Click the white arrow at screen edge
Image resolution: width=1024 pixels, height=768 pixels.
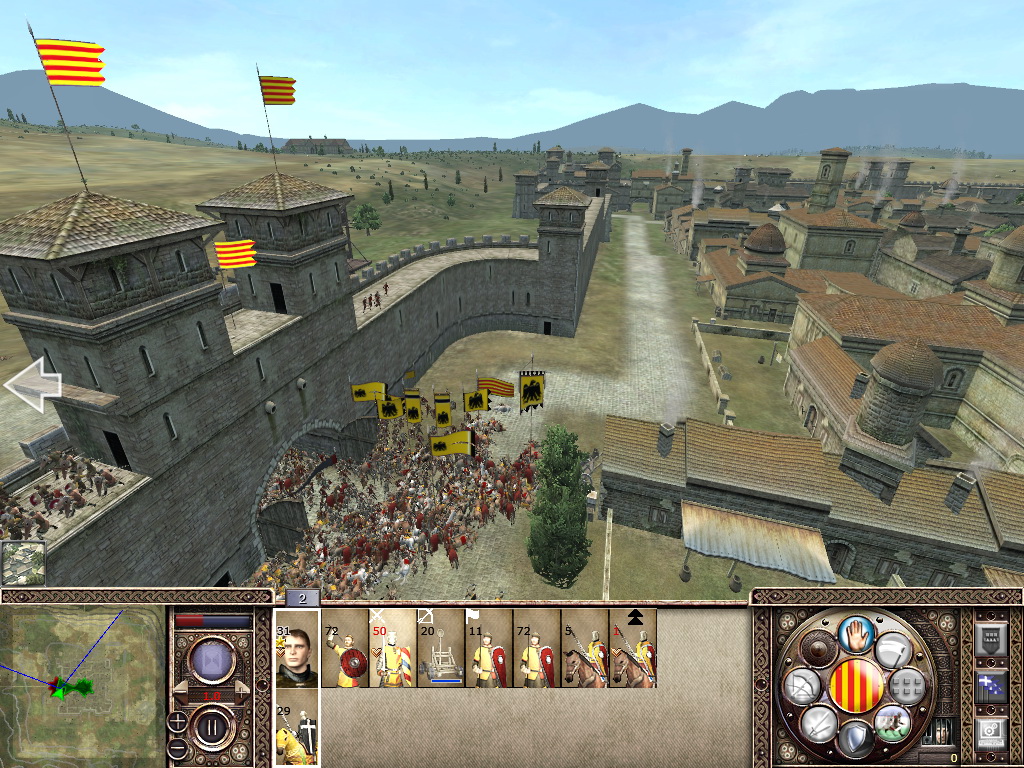32,384
